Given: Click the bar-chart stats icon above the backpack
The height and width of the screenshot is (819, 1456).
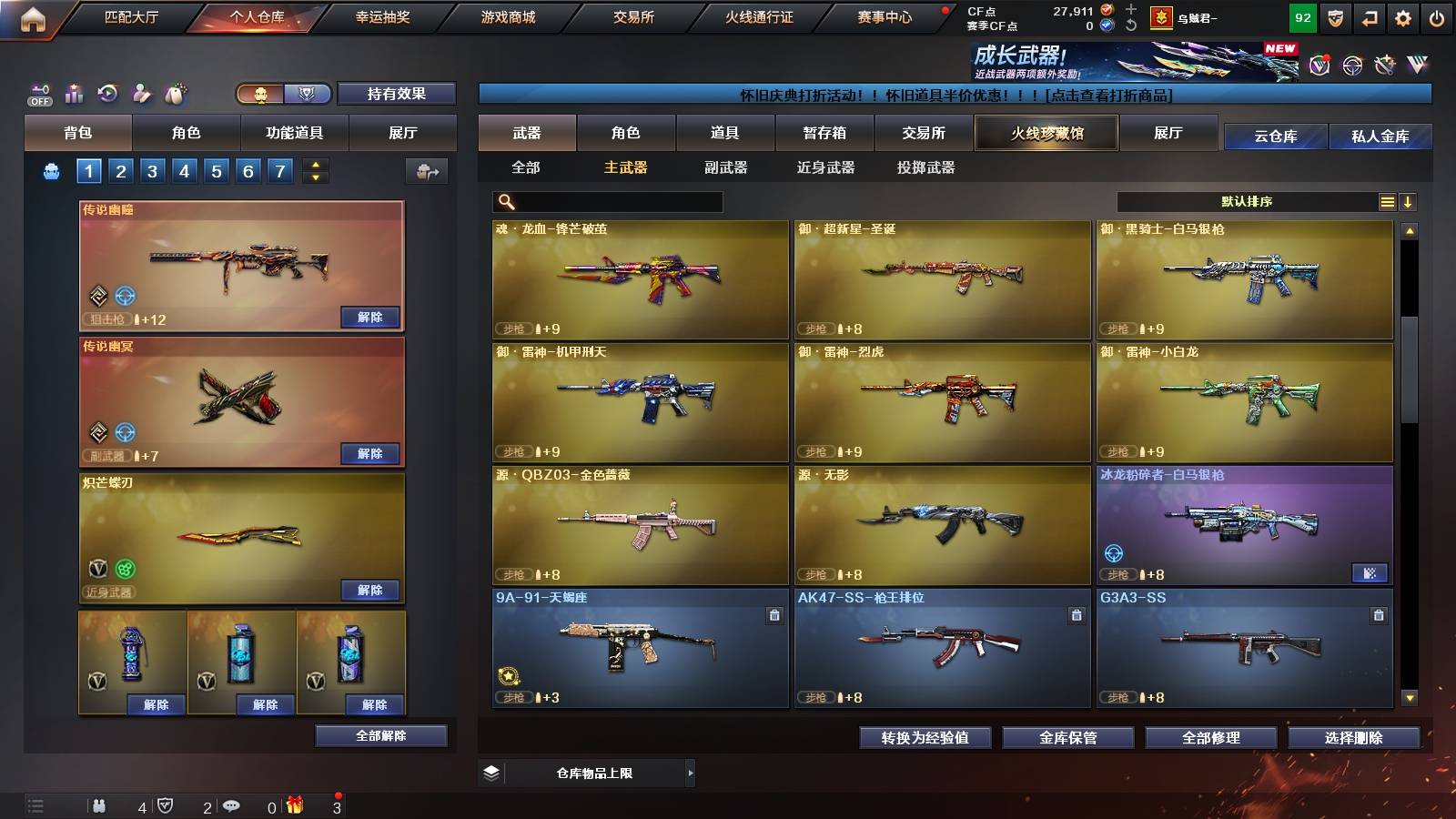Looking at the screenshot, I should click(75, 92).
